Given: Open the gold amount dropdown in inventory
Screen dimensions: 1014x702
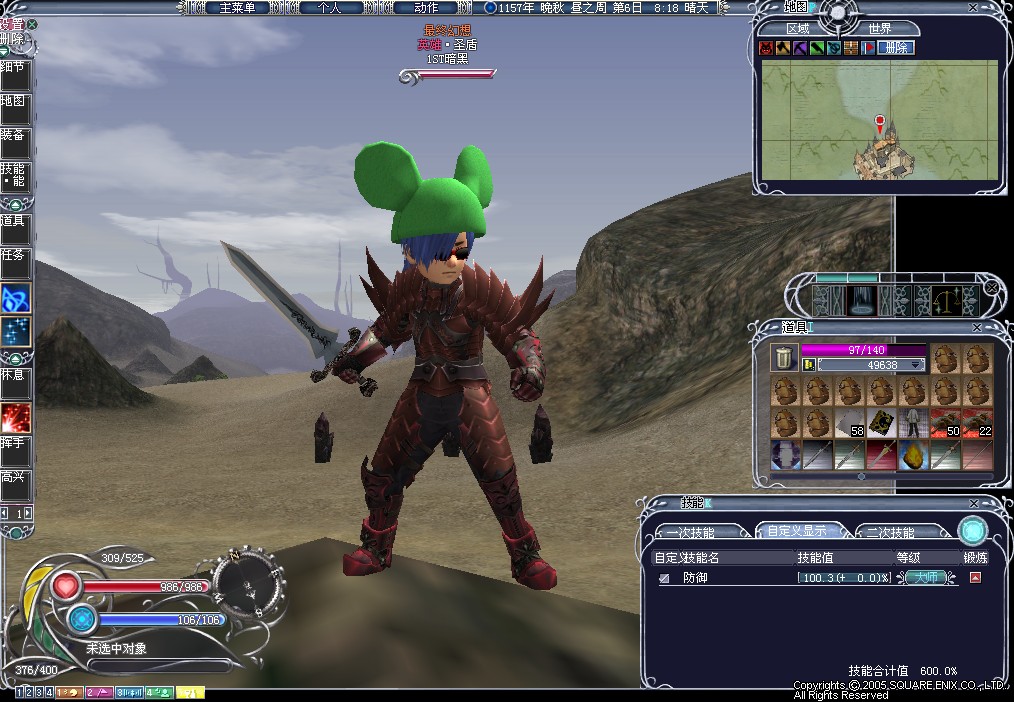Looking at the screenshot, I should coord(915,365).
